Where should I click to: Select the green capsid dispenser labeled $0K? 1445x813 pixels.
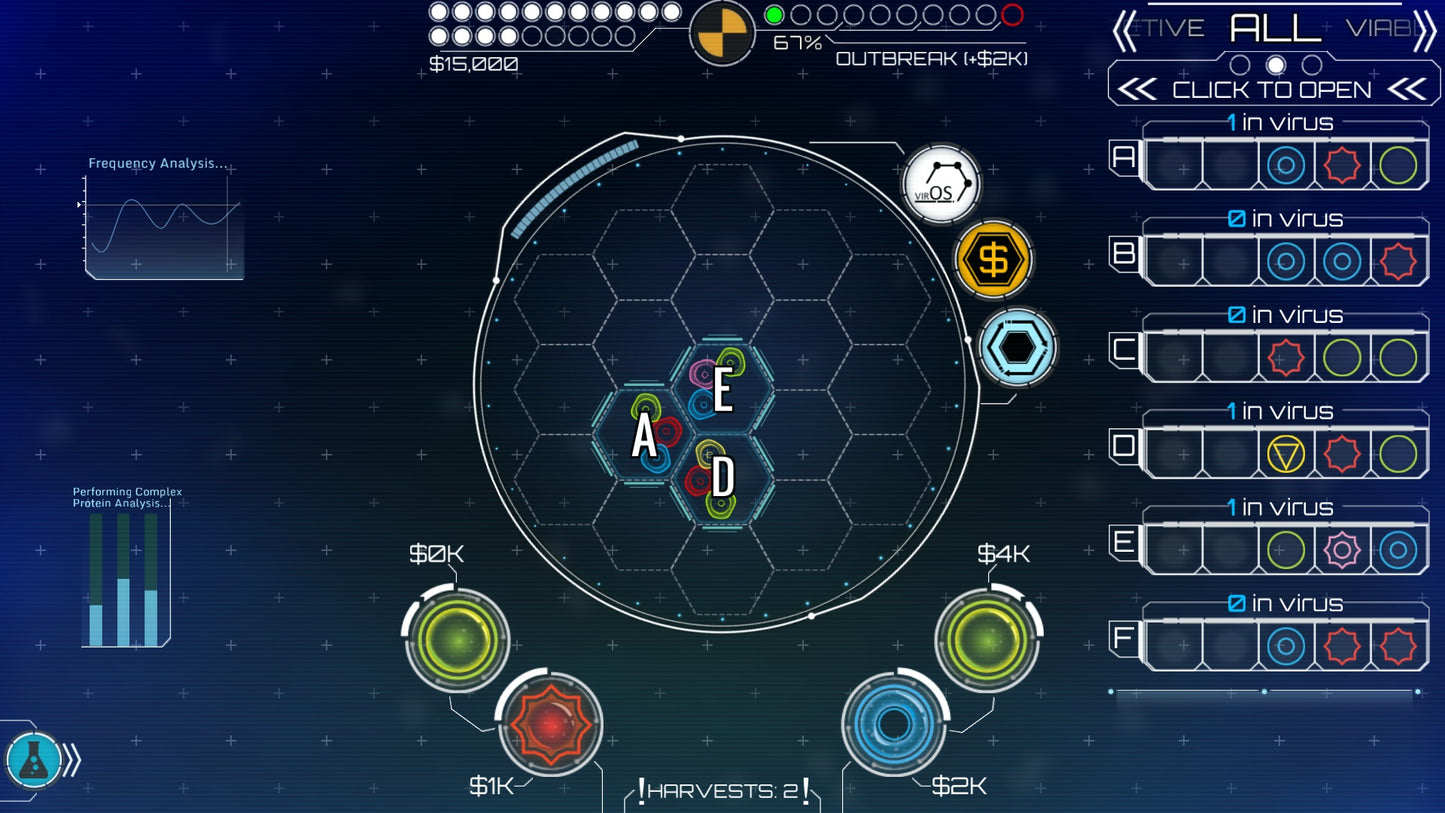point(455,639)
